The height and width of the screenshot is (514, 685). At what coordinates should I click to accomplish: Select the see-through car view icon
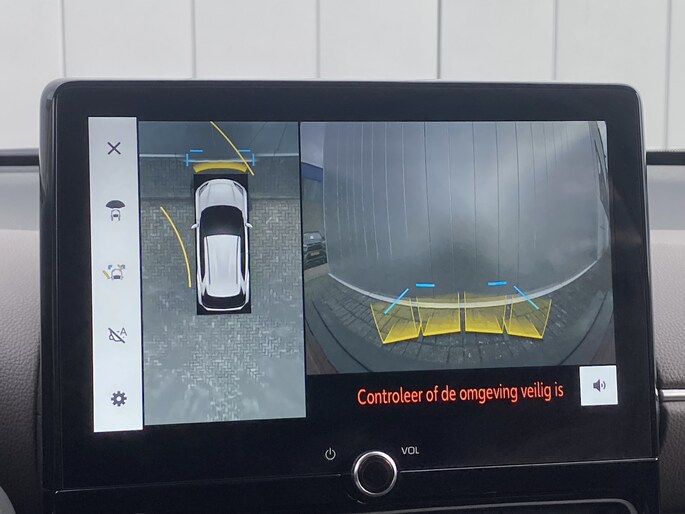[115, 209]
